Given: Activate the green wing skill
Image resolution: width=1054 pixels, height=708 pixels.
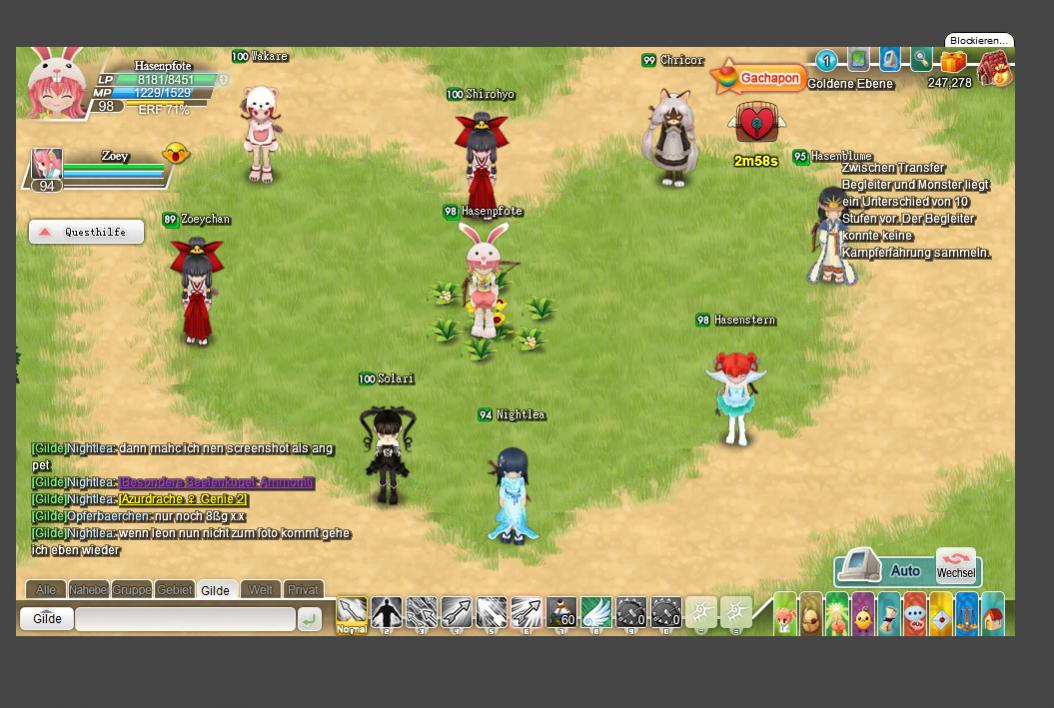Looking at the screenshot, I should (596, 612).
